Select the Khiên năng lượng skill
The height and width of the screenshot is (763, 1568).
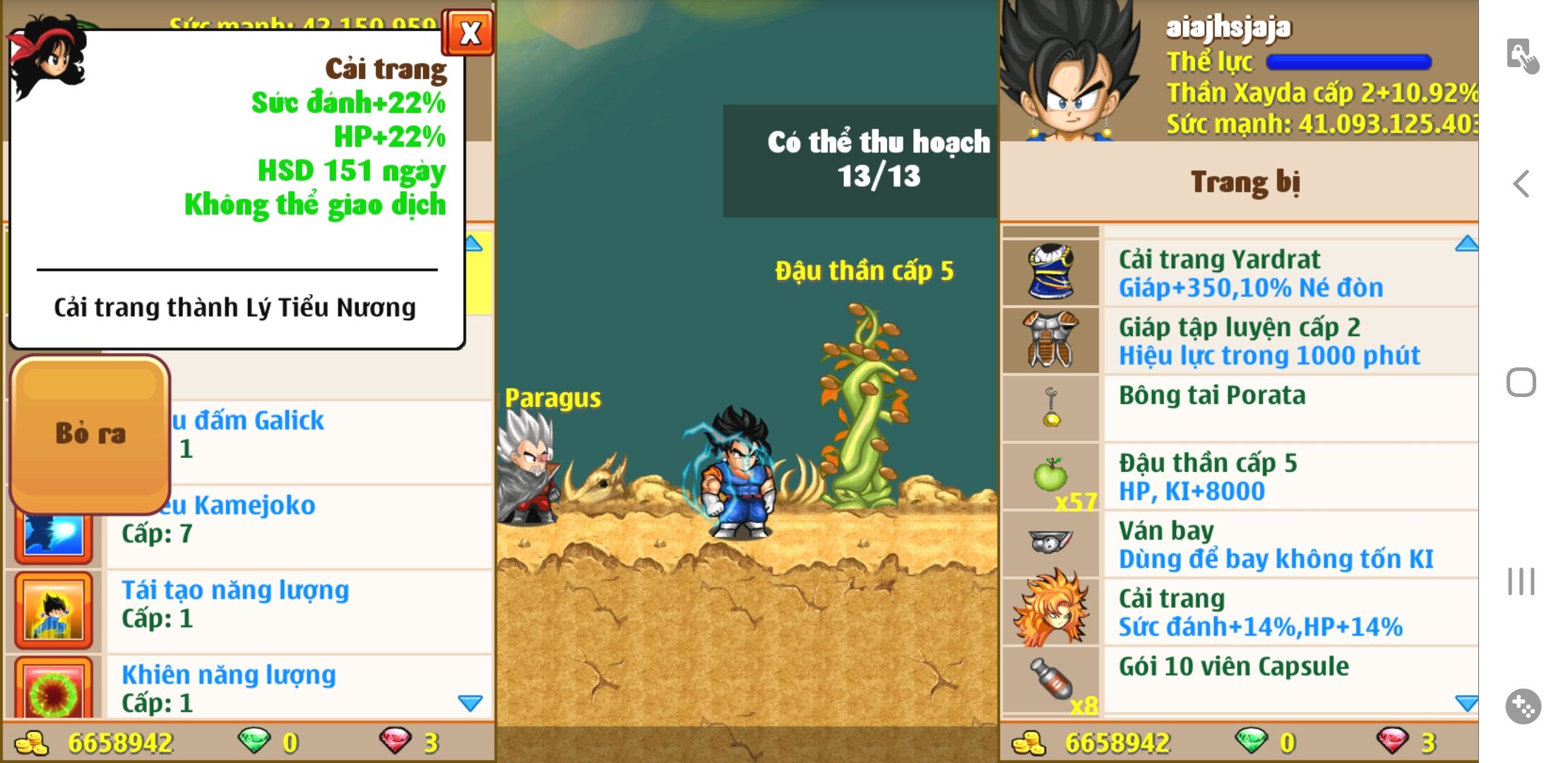click(297, 687)
